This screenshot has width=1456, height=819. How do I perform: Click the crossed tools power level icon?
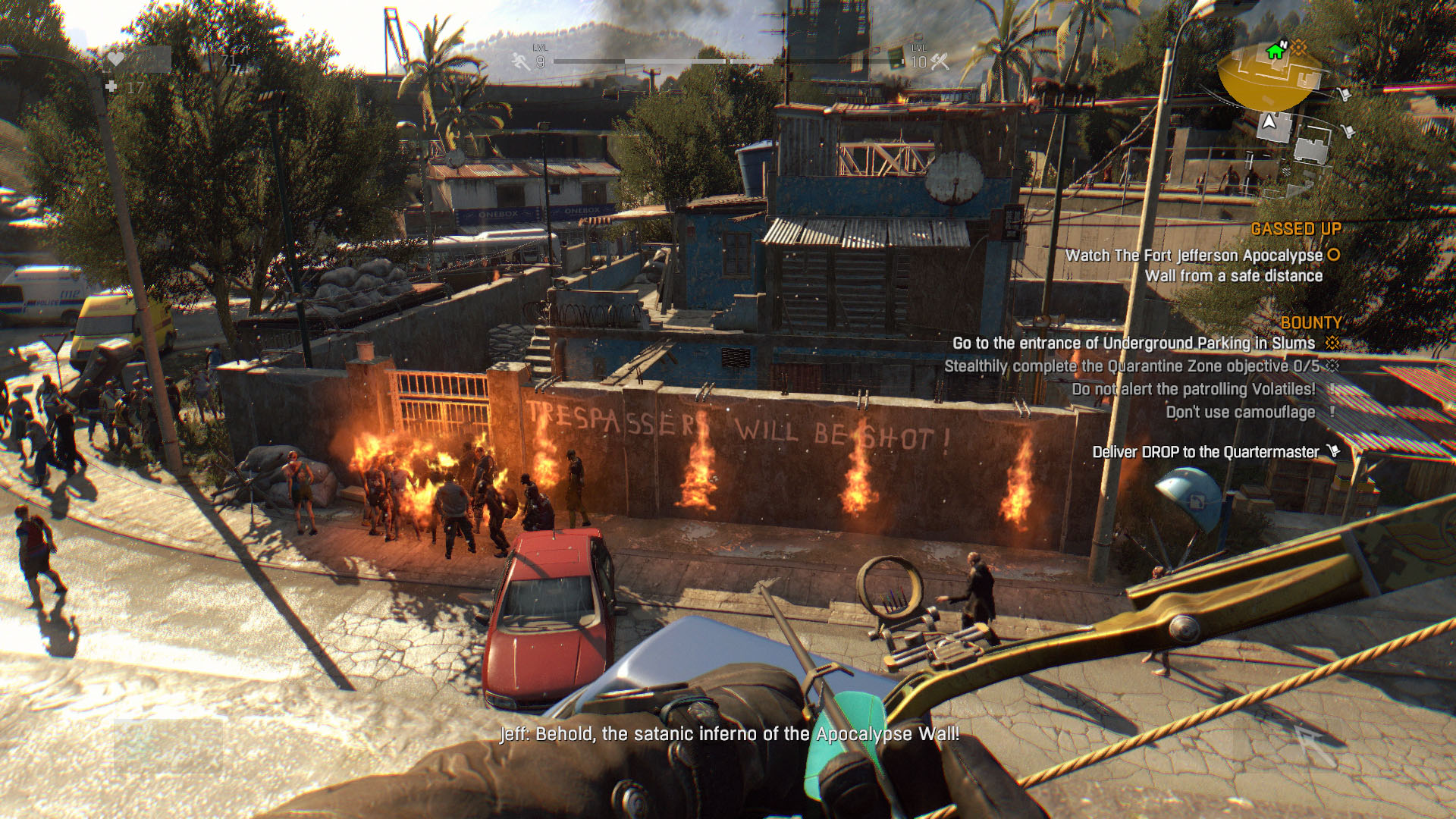[940, 62]
